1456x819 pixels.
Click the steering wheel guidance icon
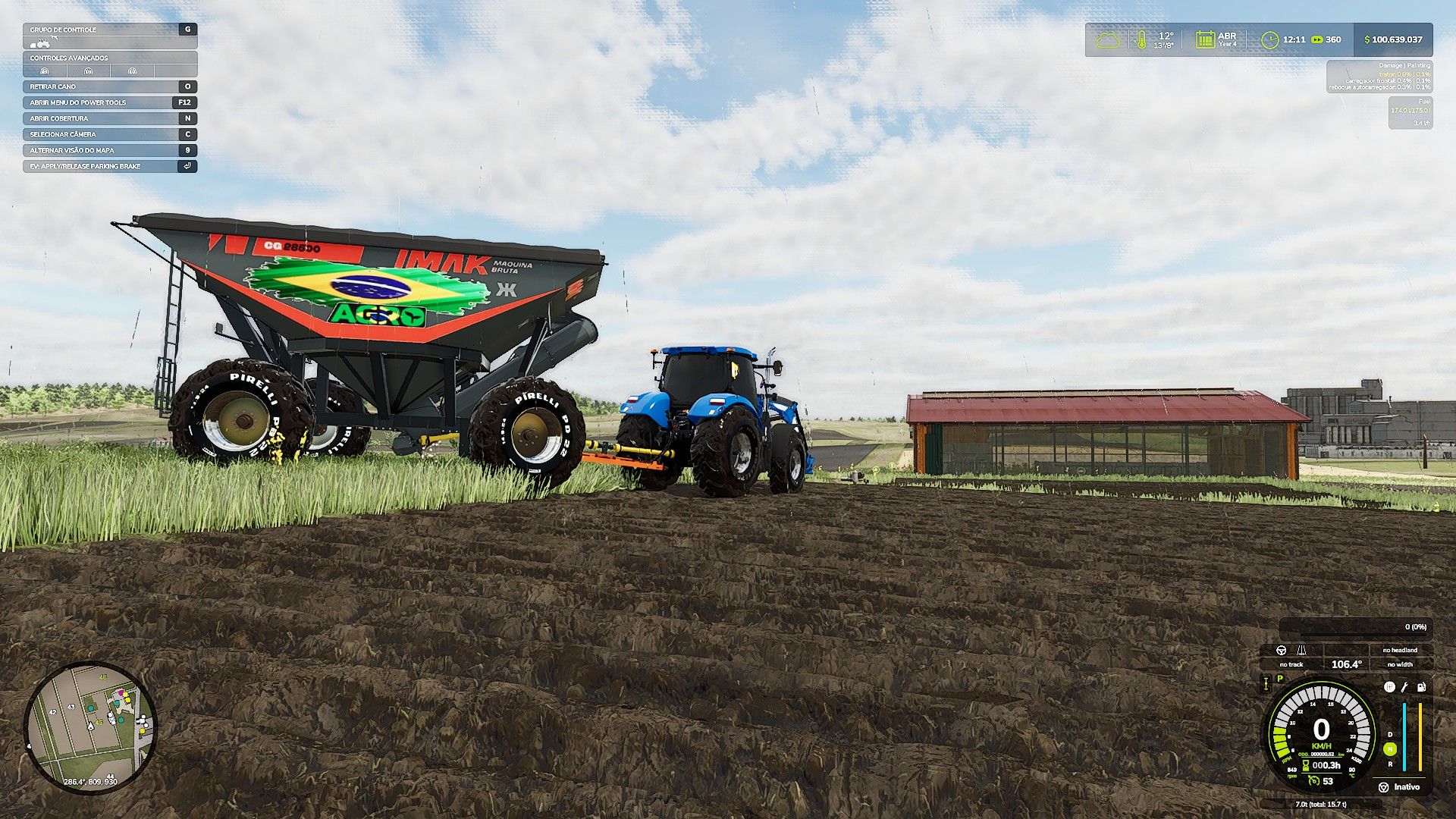tap(1282, 650)
